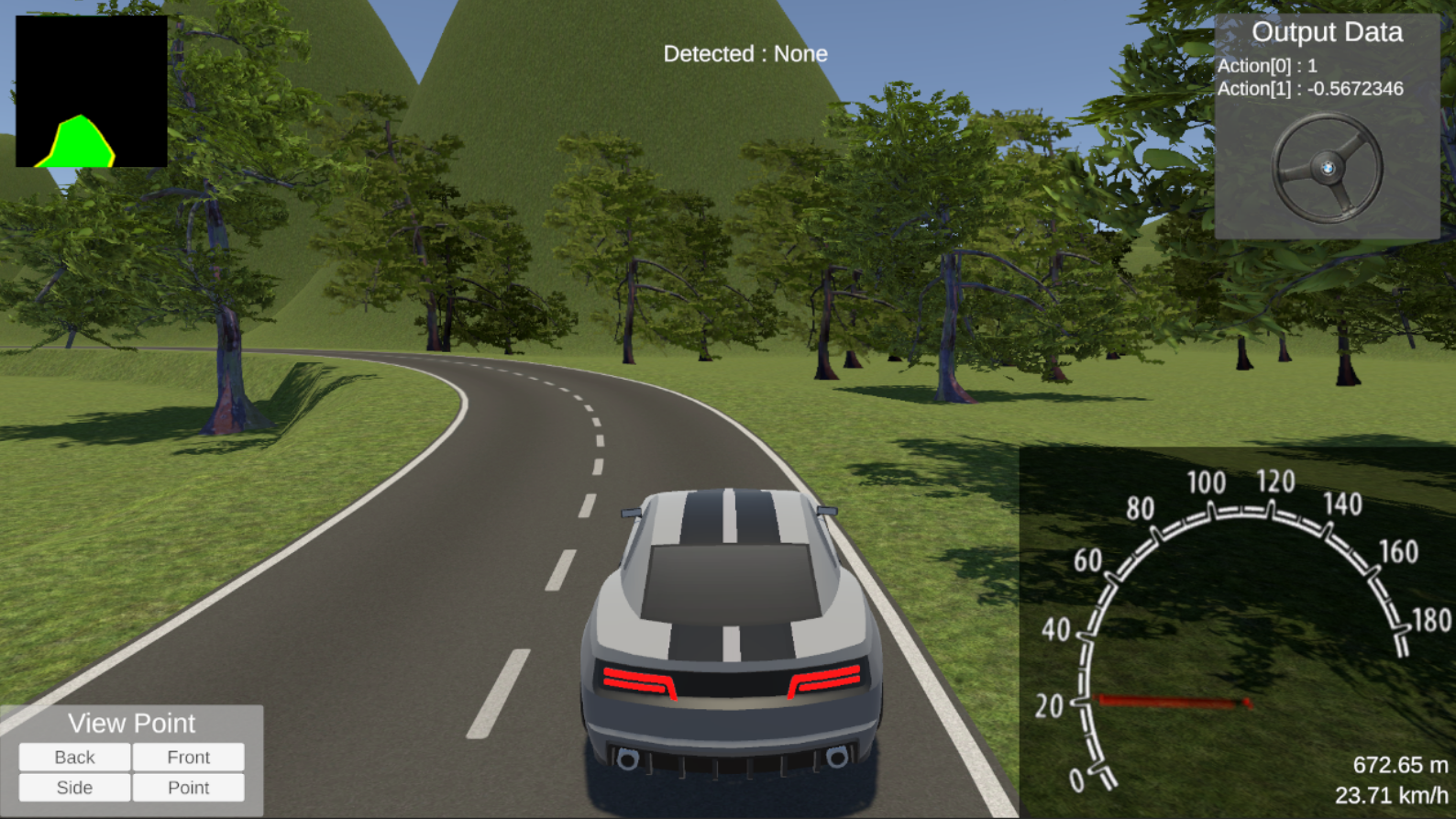Choose the Side view point
Viewport: 1456px width, 819px height.
74,787
